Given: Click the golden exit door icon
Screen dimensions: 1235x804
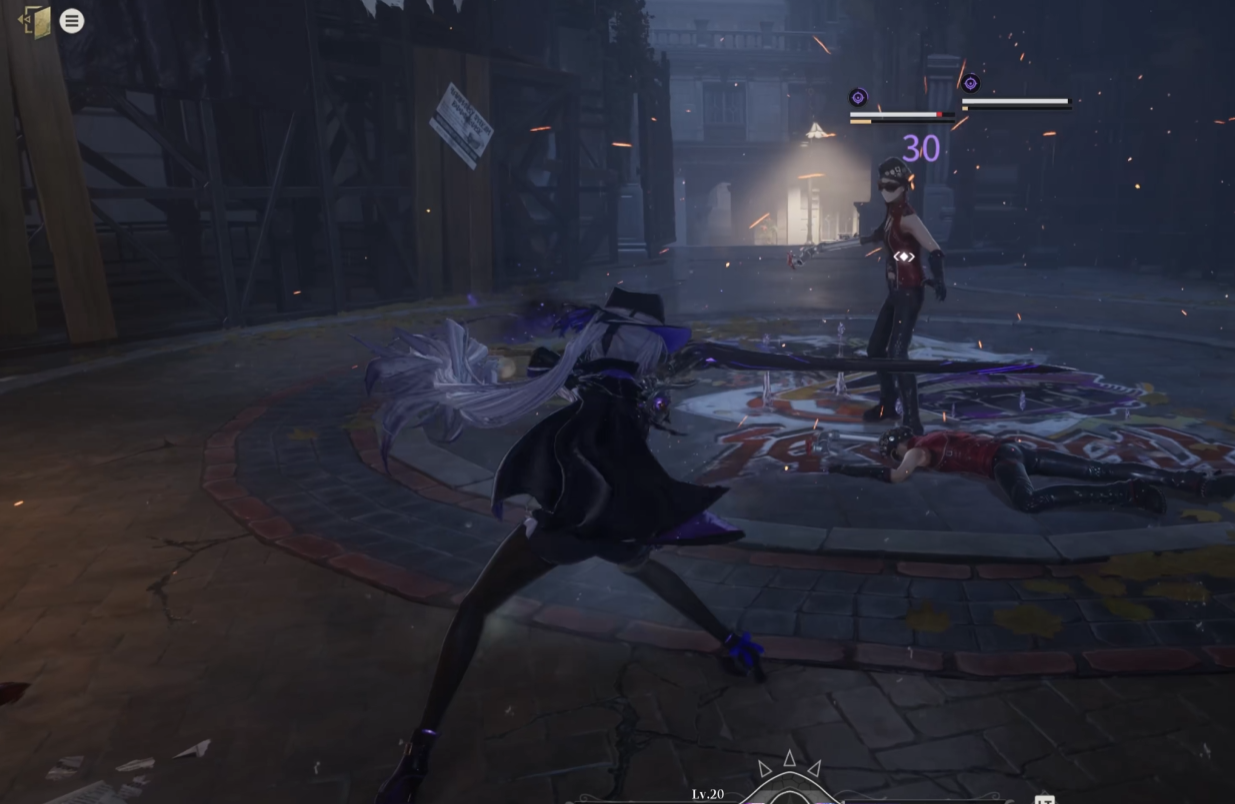Looking at the screenshot, I should [36, 21].
